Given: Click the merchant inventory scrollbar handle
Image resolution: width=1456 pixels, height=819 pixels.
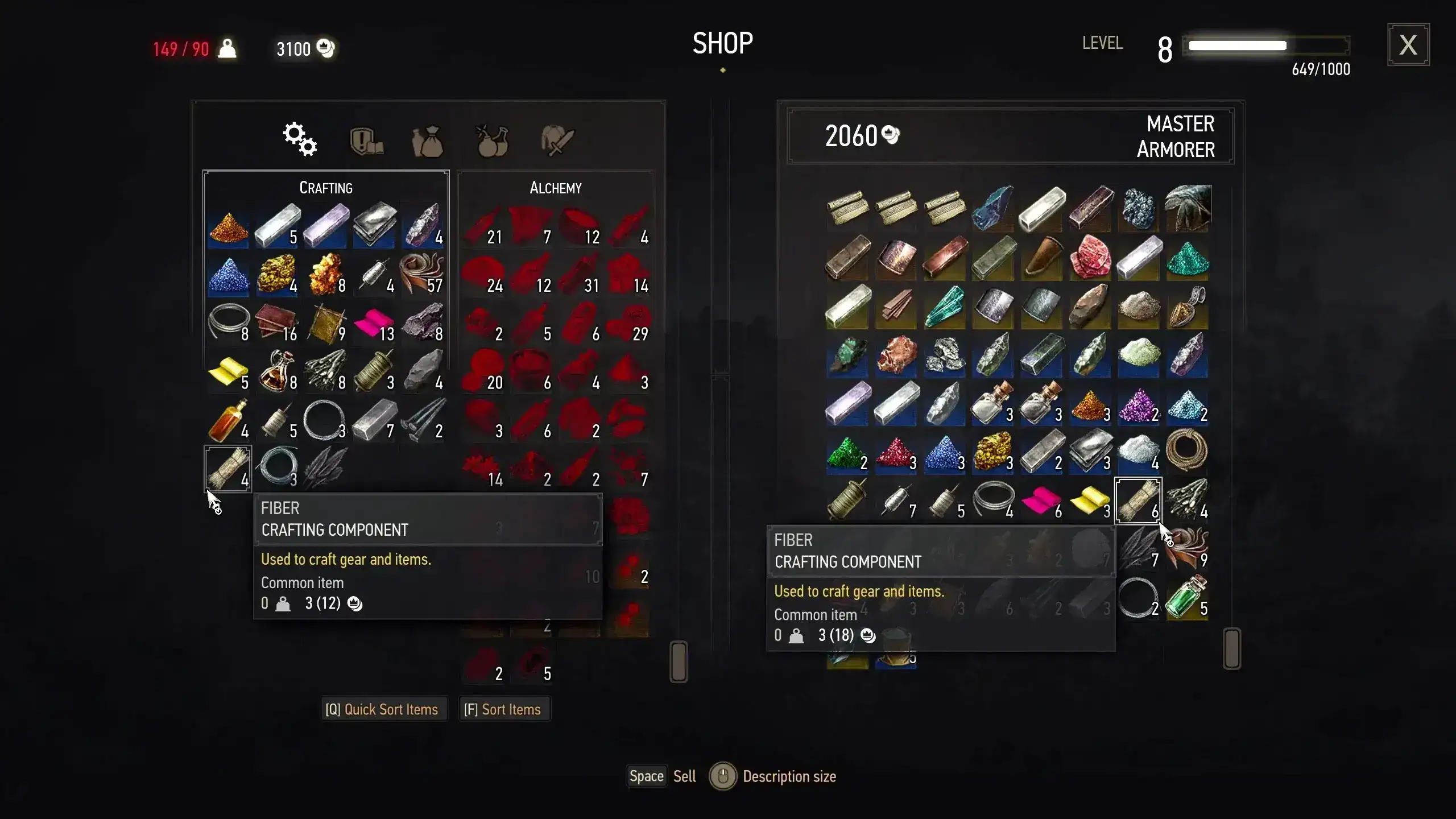Looking at the screenshot, I should tap(1231, 648).
